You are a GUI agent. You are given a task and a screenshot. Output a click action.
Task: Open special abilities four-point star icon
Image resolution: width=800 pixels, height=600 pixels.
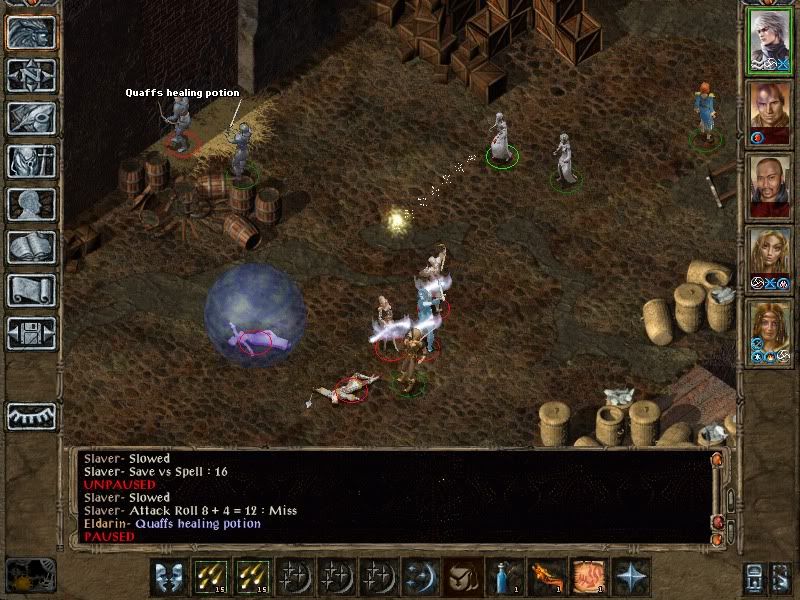click(x=630, y=577)
